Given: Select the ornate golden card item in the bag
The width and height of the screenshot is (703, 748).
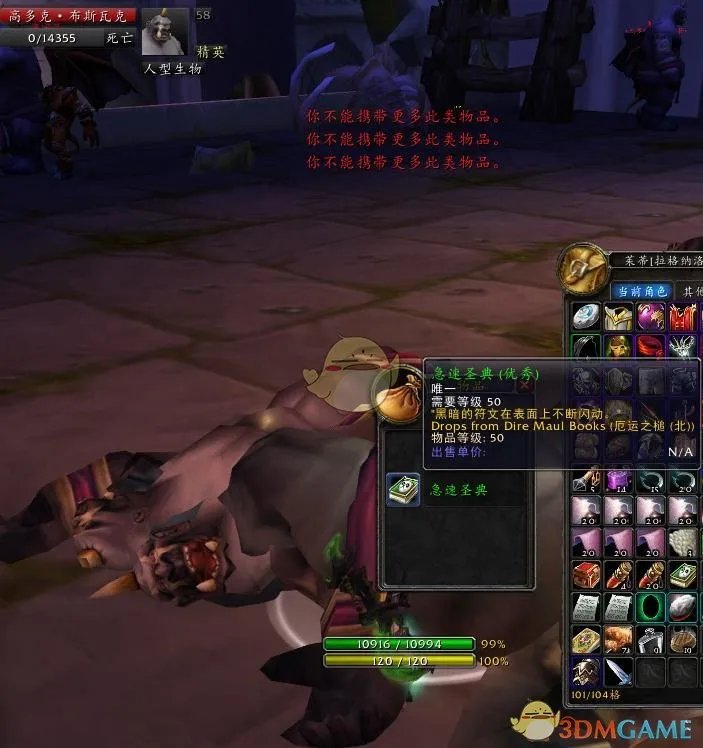Looking at the screenshot, I should [585, 639].
